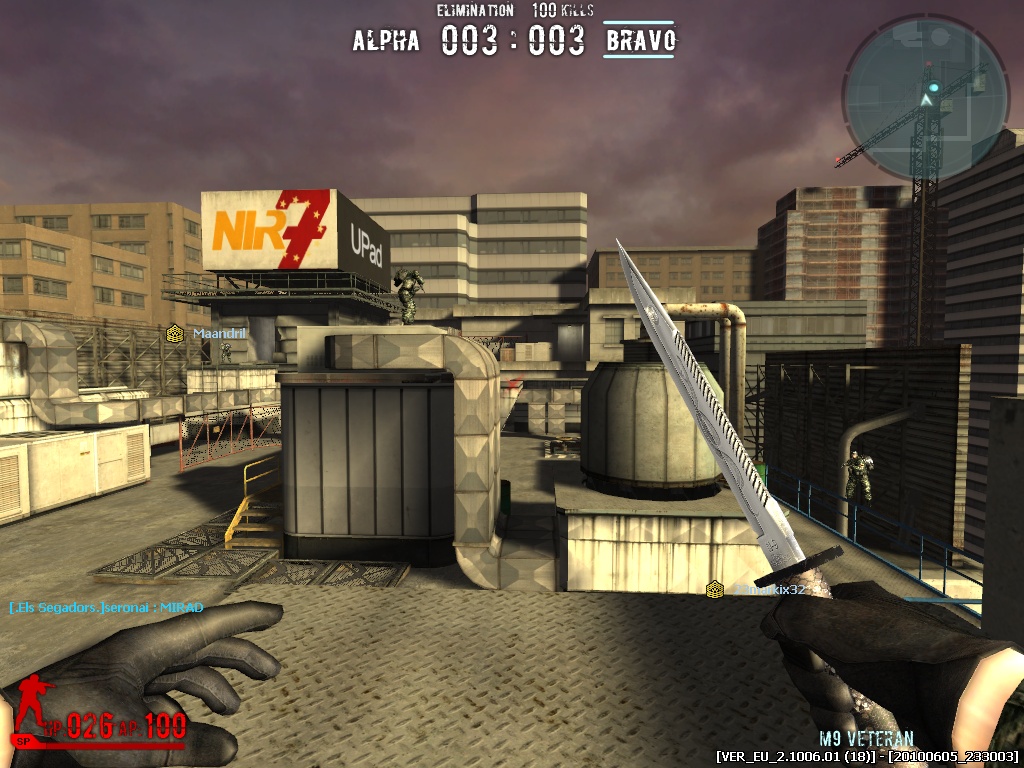Select the ALPHA team label
The image size is (1024, 768).
point(386,41)
